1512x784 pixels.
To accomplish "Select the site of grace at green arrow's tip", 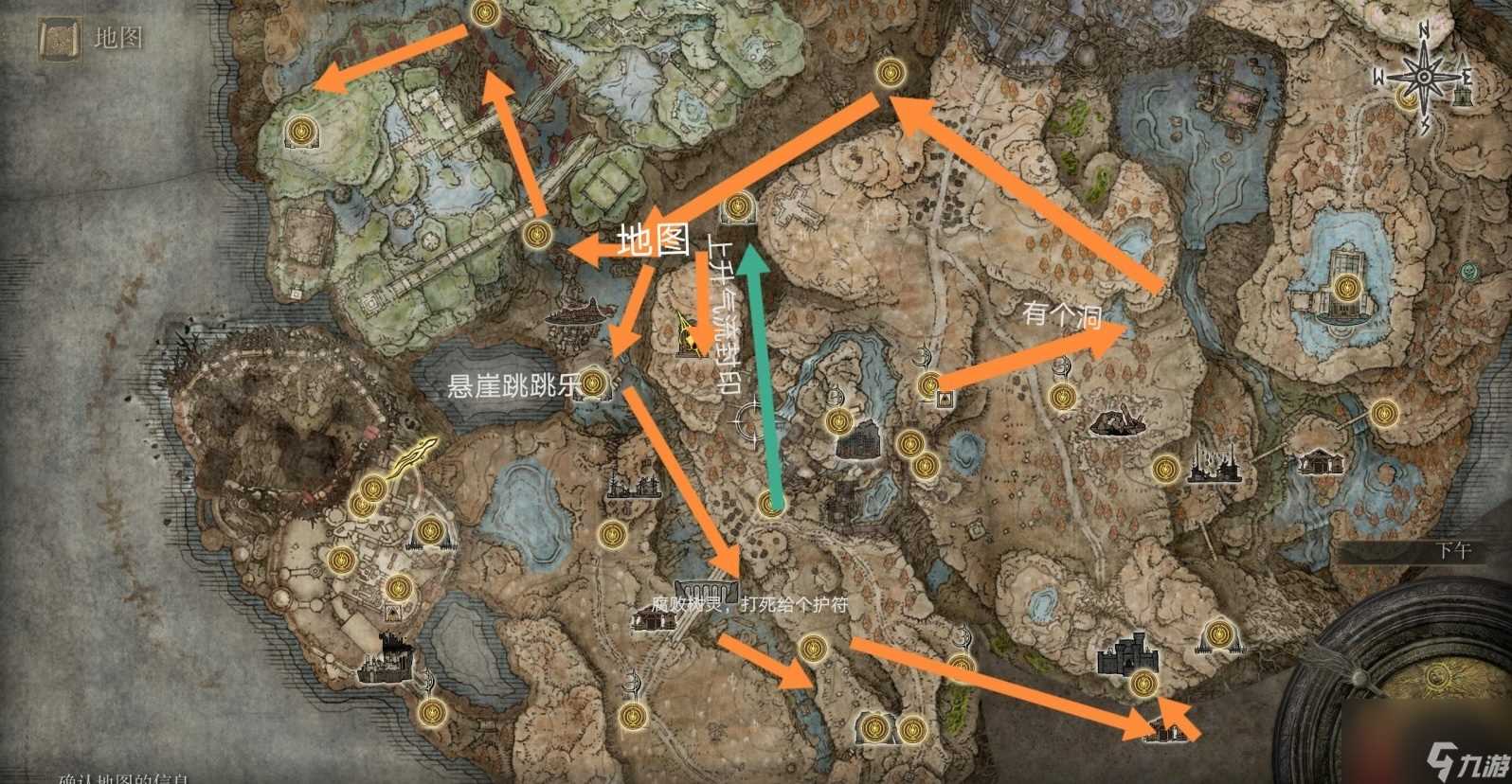I will pos(737,206).
